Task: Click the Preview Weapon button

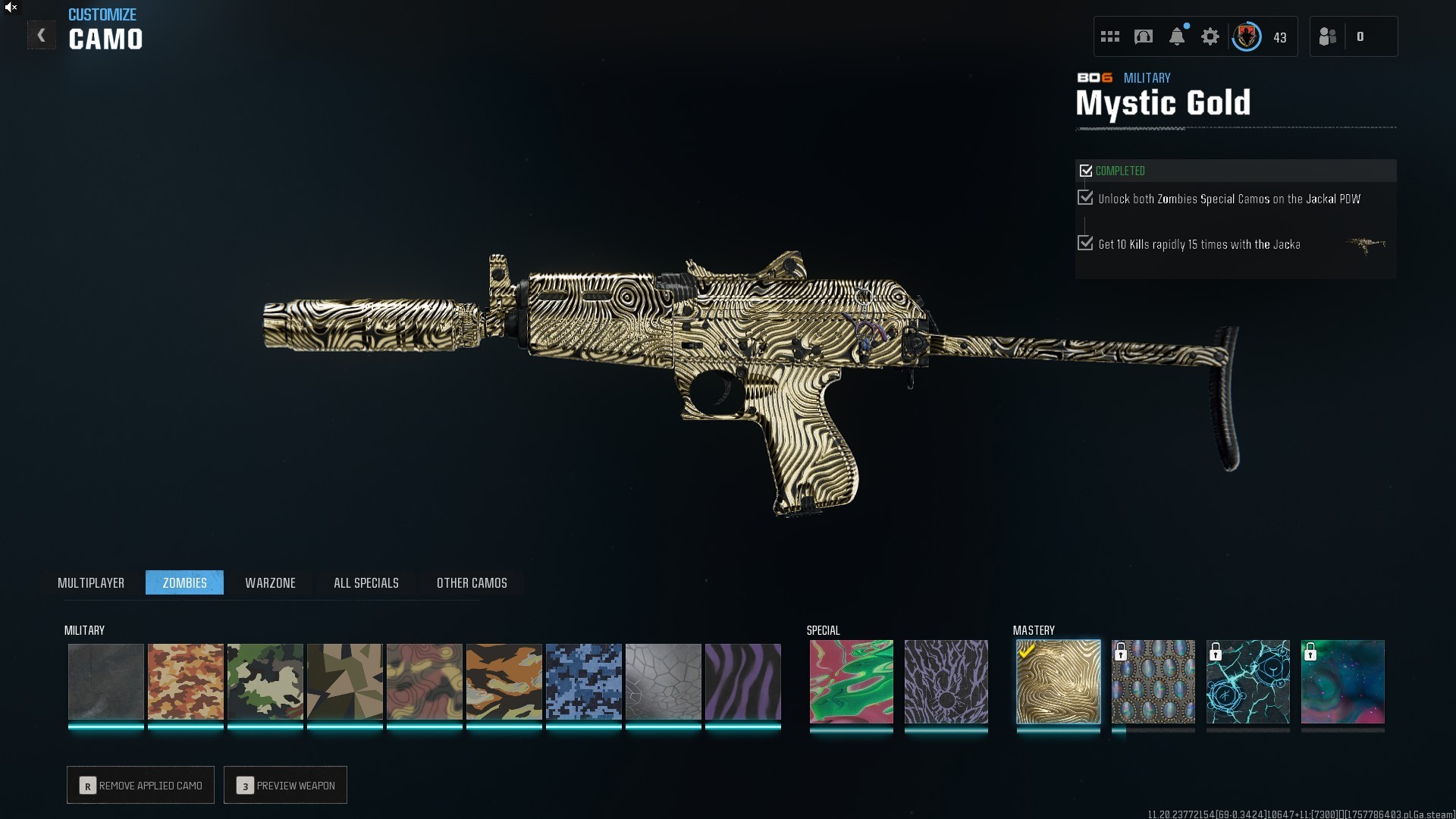Action: click(x=286, y=785)
